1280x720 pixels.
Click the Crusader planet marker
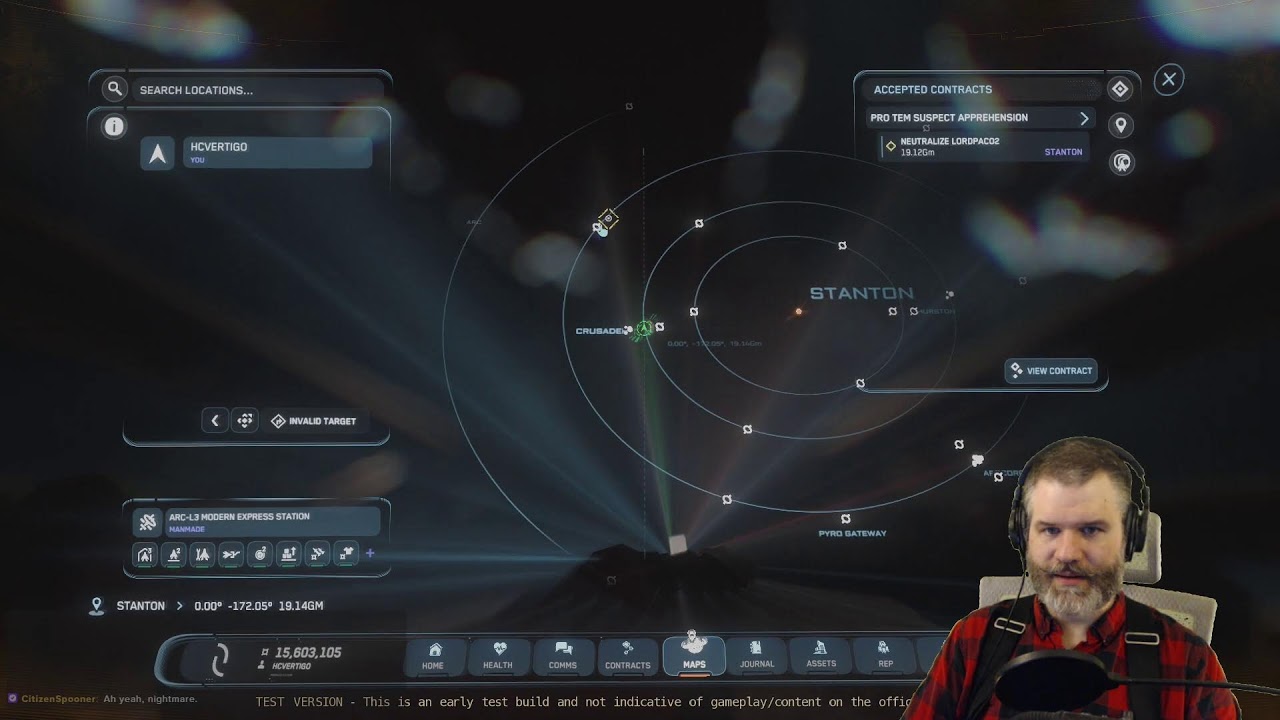[x=629, y=330]
